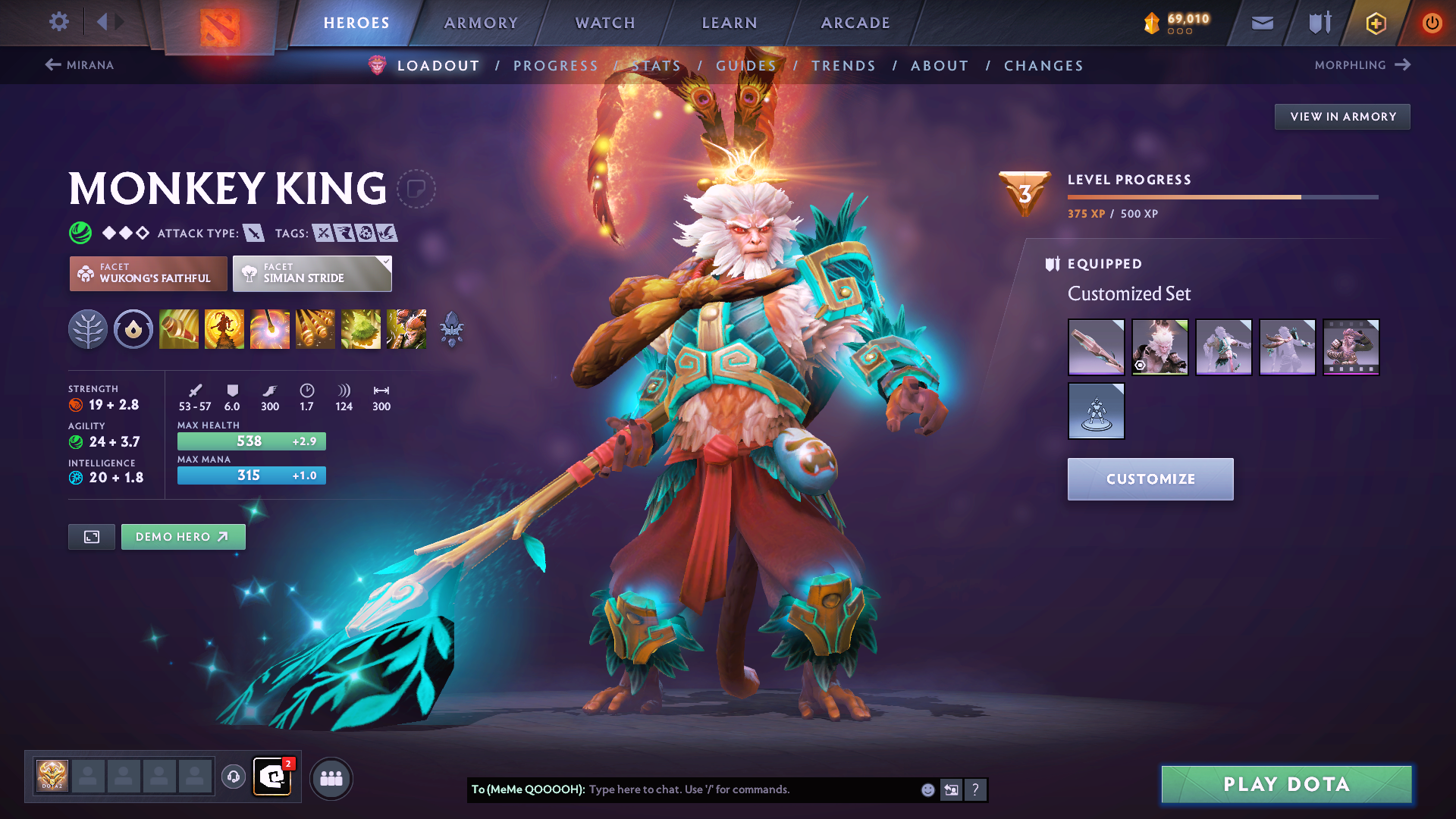Select the Simian Stride facet
The image size is (1456, 819).
[x=311, y=273]
